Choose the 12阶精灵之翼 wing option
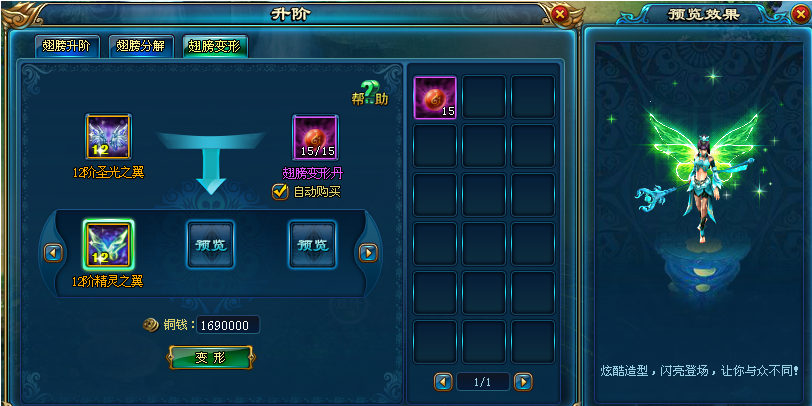Viewport: 812px width, 406px height. click(108, 244)
